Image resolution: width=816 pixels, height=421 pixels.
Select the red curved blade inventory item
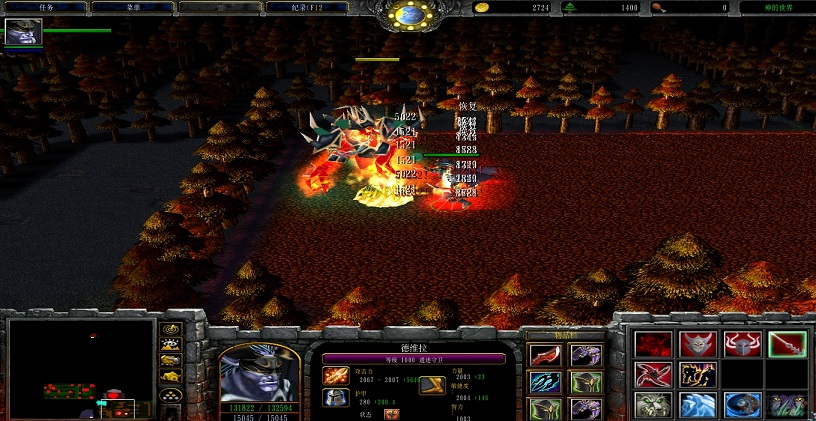[x=544, y=356]
